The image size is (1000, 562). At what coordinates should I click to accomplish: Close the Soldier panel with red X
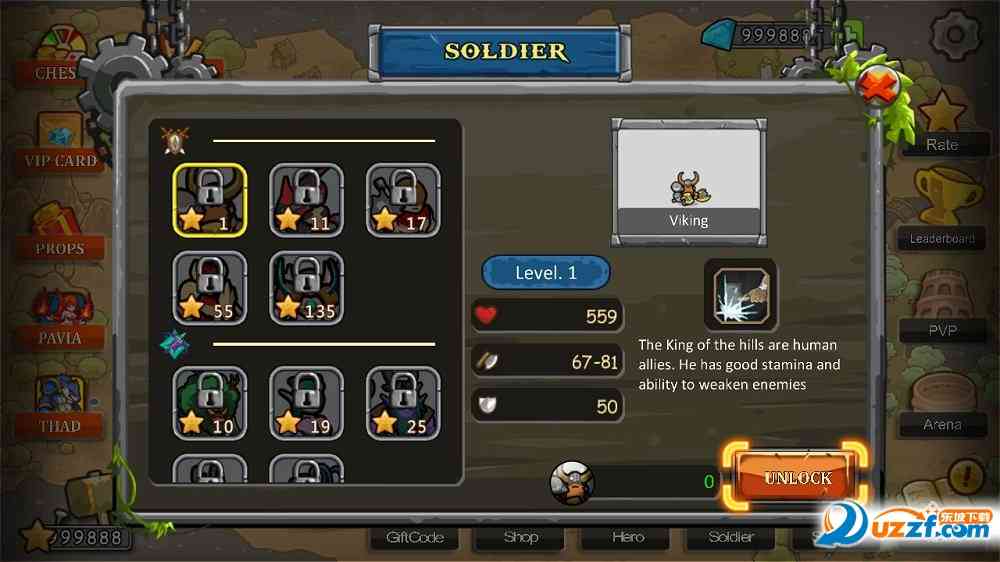coord(877,87)
